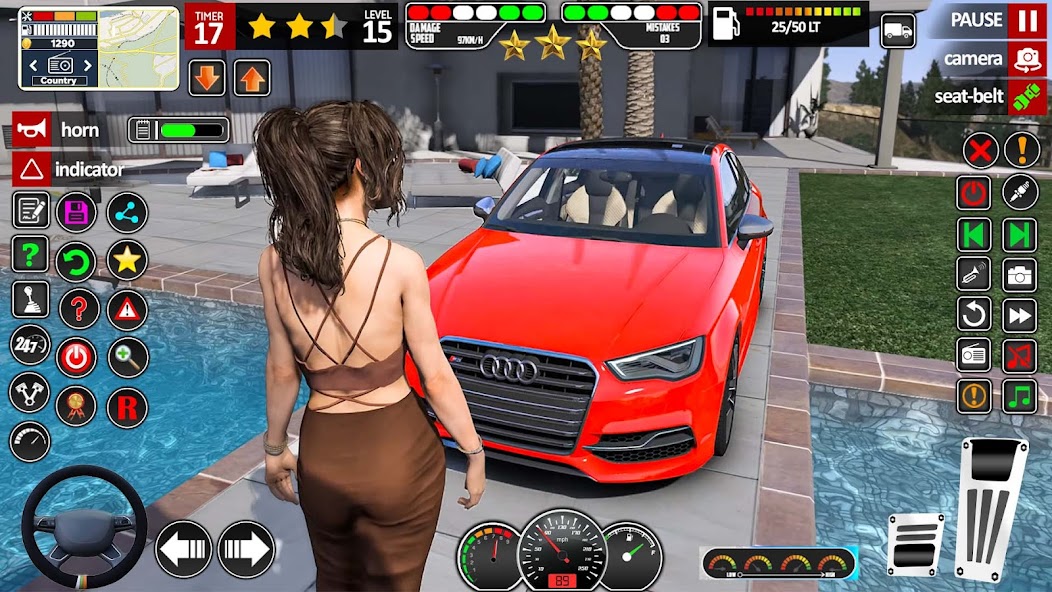Select the gear shifter icon
Screen dimensions: 1052x592
[x=30, y=299]
